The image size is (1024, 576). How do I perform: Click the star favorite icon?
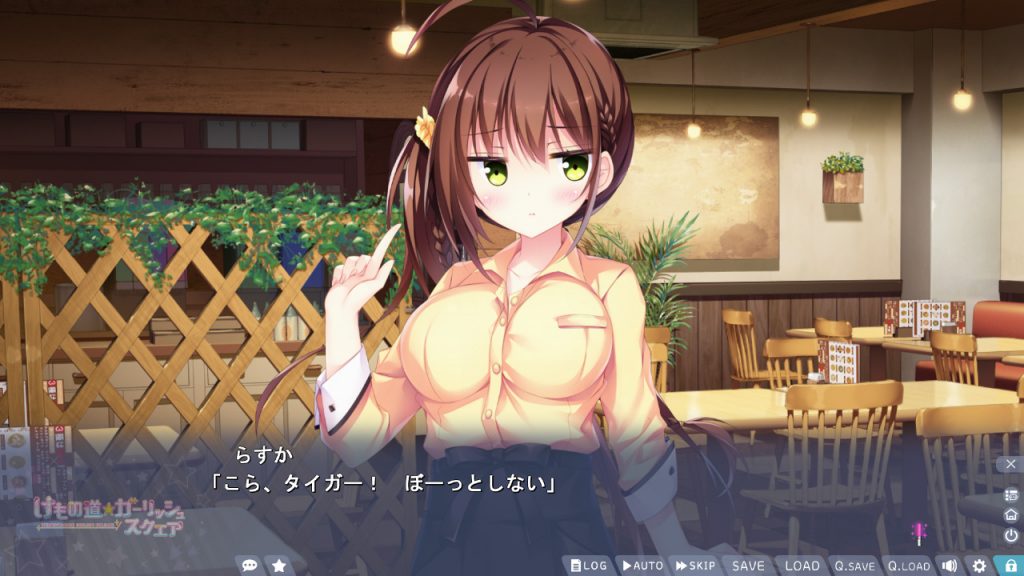279,565
